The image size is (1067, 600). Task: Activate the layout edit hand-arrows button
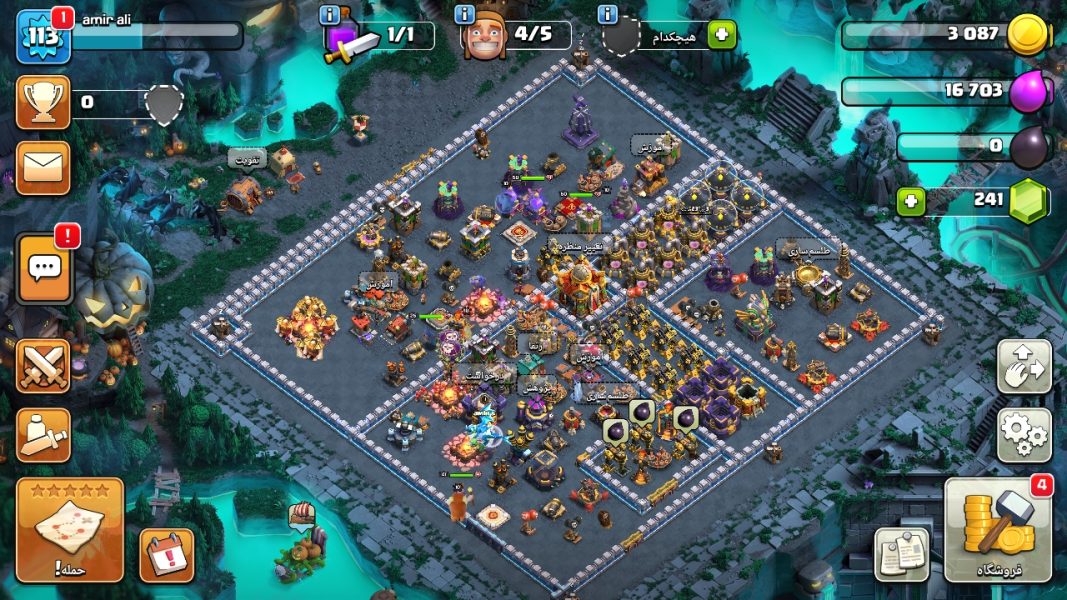click(1023, 366)
